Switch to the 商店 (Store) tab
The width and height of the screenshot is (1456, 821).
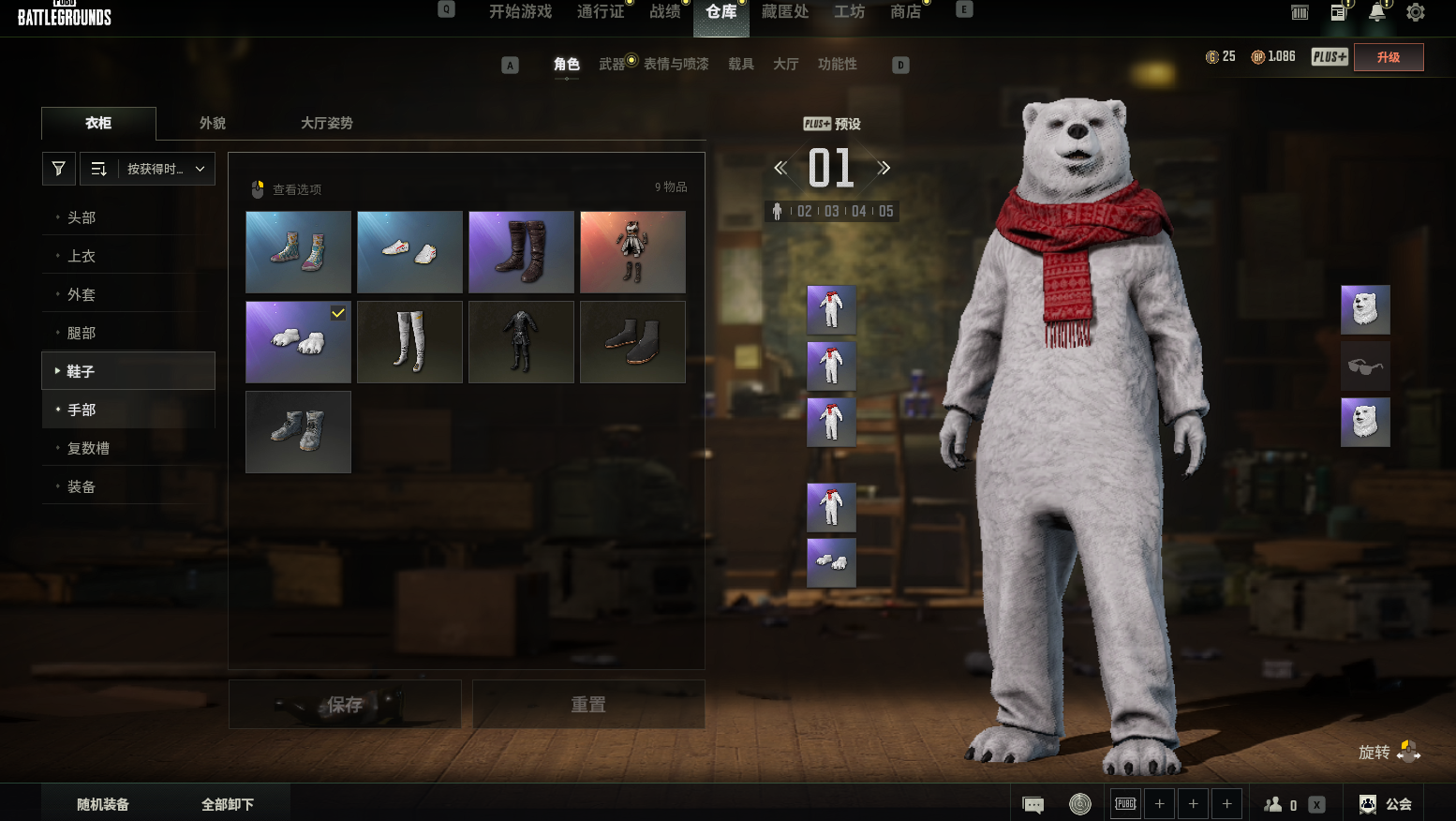click(905, 12)
